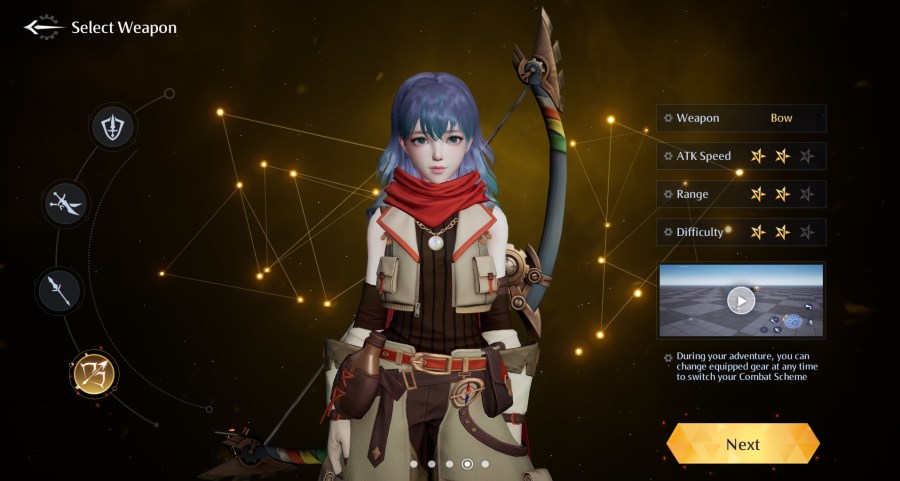Pick the spear weapon icon

pyautogui.click(x=59, y=290)
